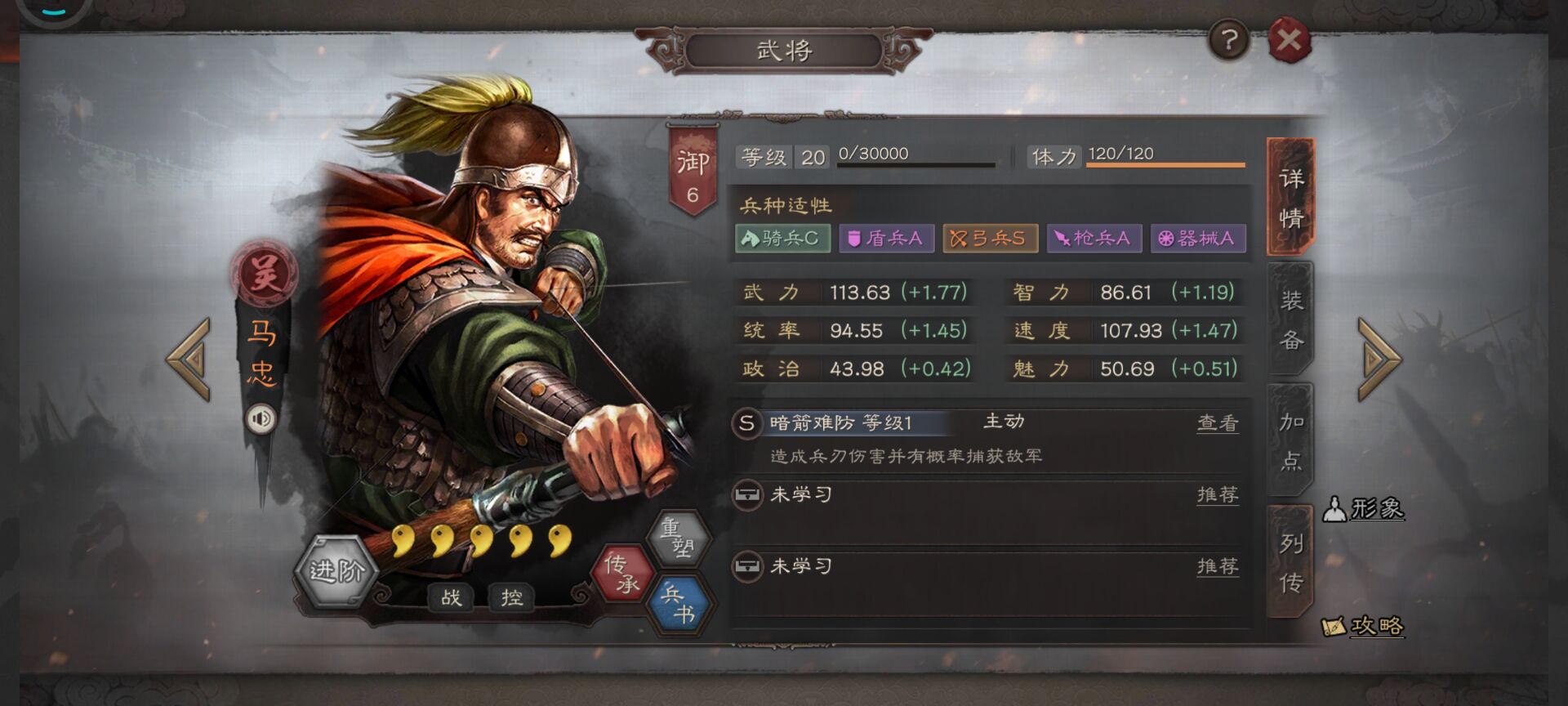
Task: Select the 枪兵A spear troop icon
Action: pos(1093,238)
